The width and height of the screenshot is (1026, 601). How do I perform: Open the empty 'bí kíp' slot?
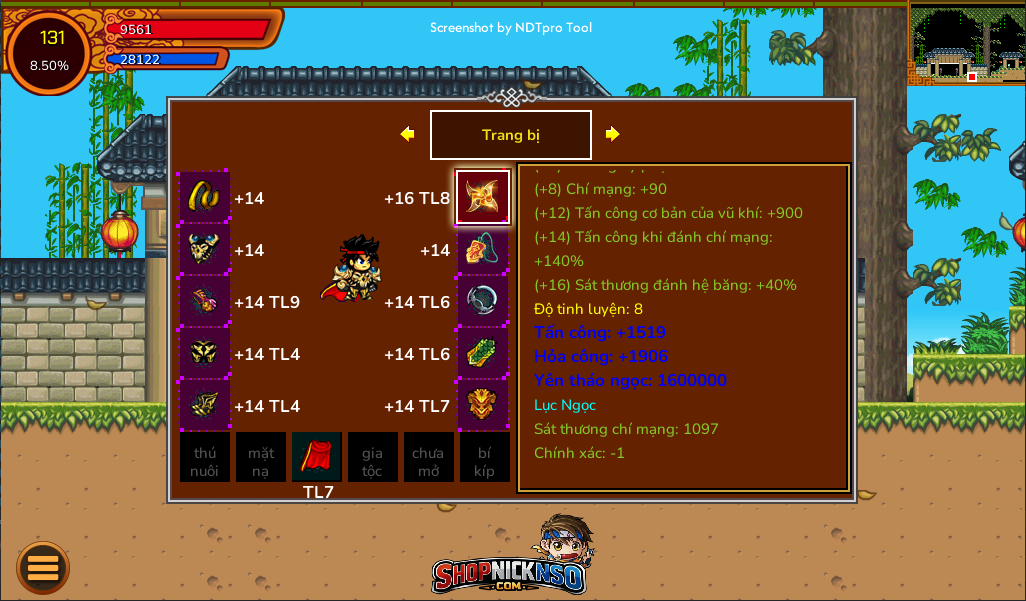coord(484,458)
